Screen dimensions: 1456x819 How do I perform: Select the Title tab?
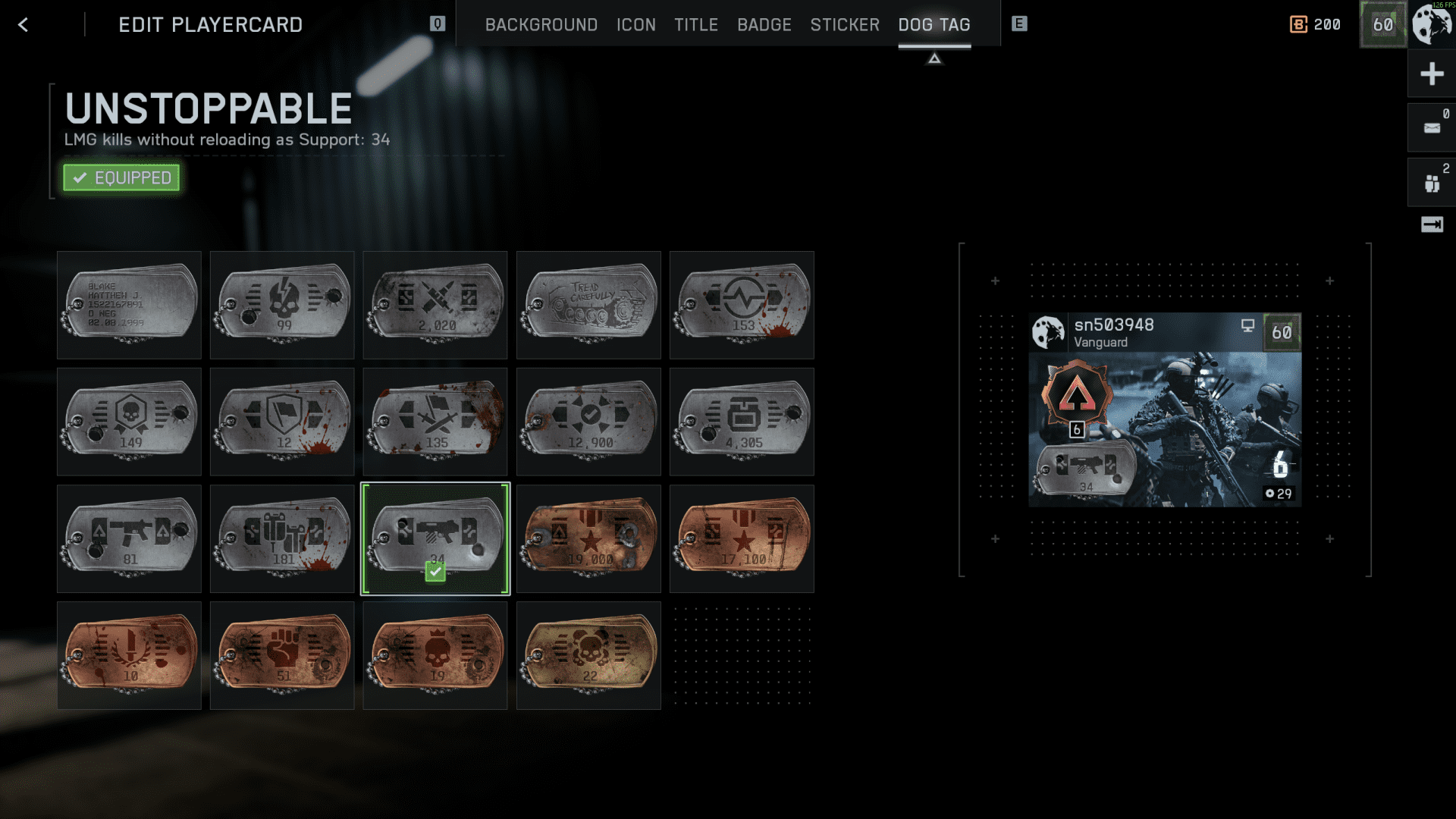coord(695,25)
